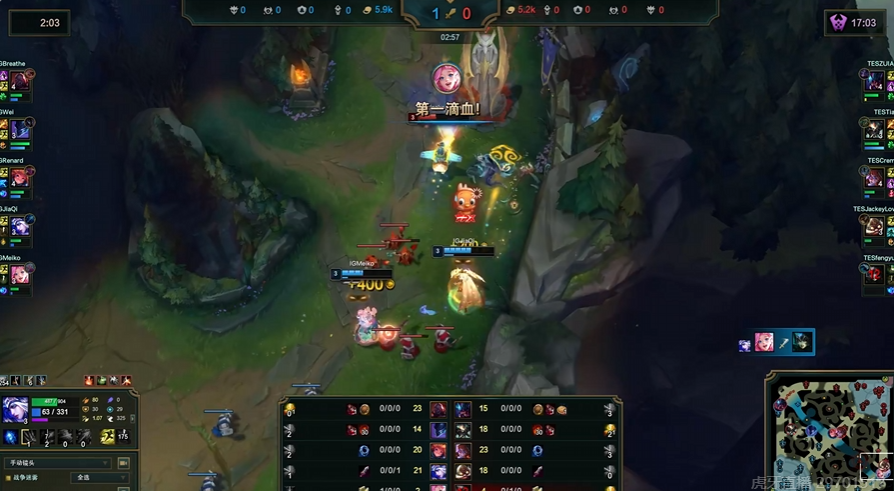Click the camera button beside the camera dropdown
894x491 pixels.
pos(124,463)
